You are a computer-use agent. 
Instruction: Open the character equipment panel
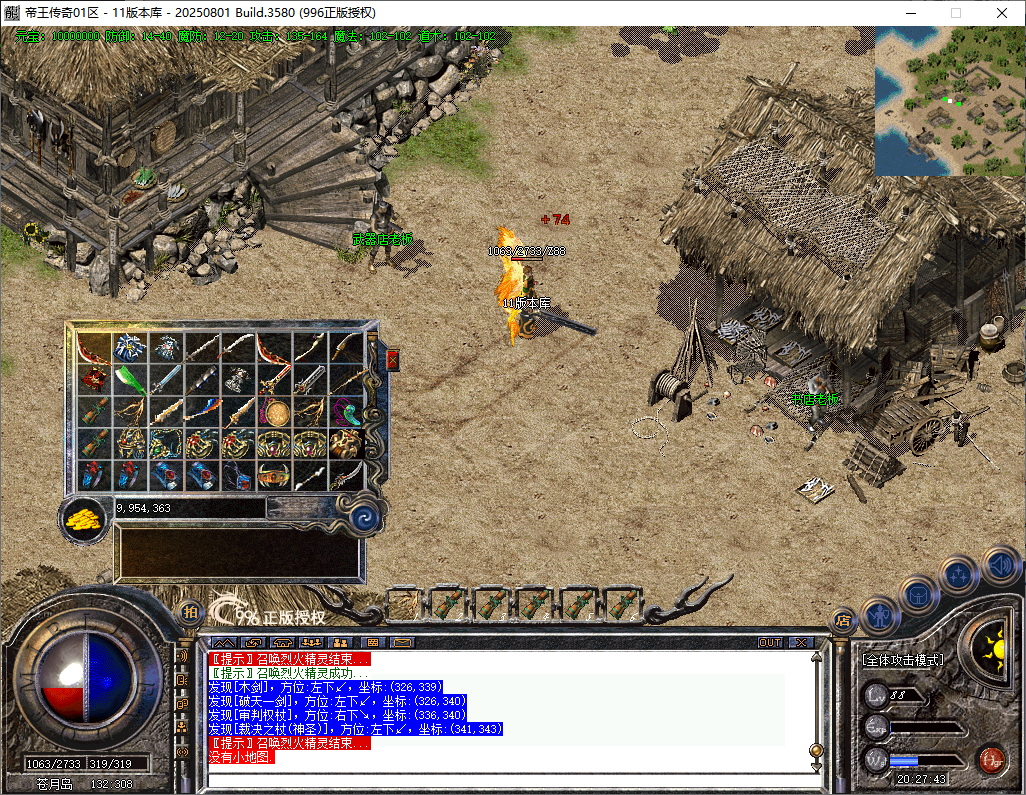point(878,614)
